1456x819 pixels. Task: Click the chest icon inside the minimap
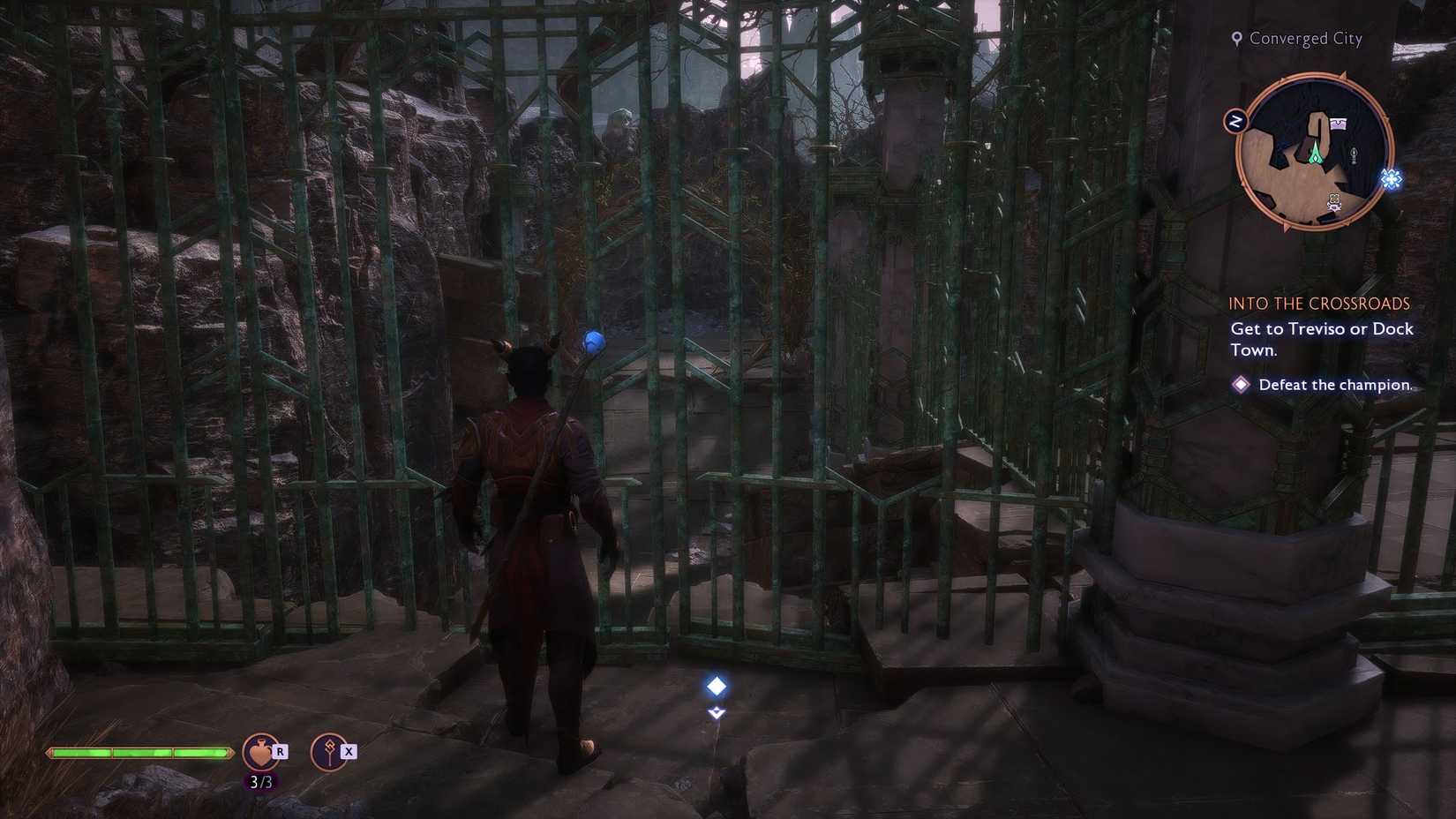(1338, 123)
